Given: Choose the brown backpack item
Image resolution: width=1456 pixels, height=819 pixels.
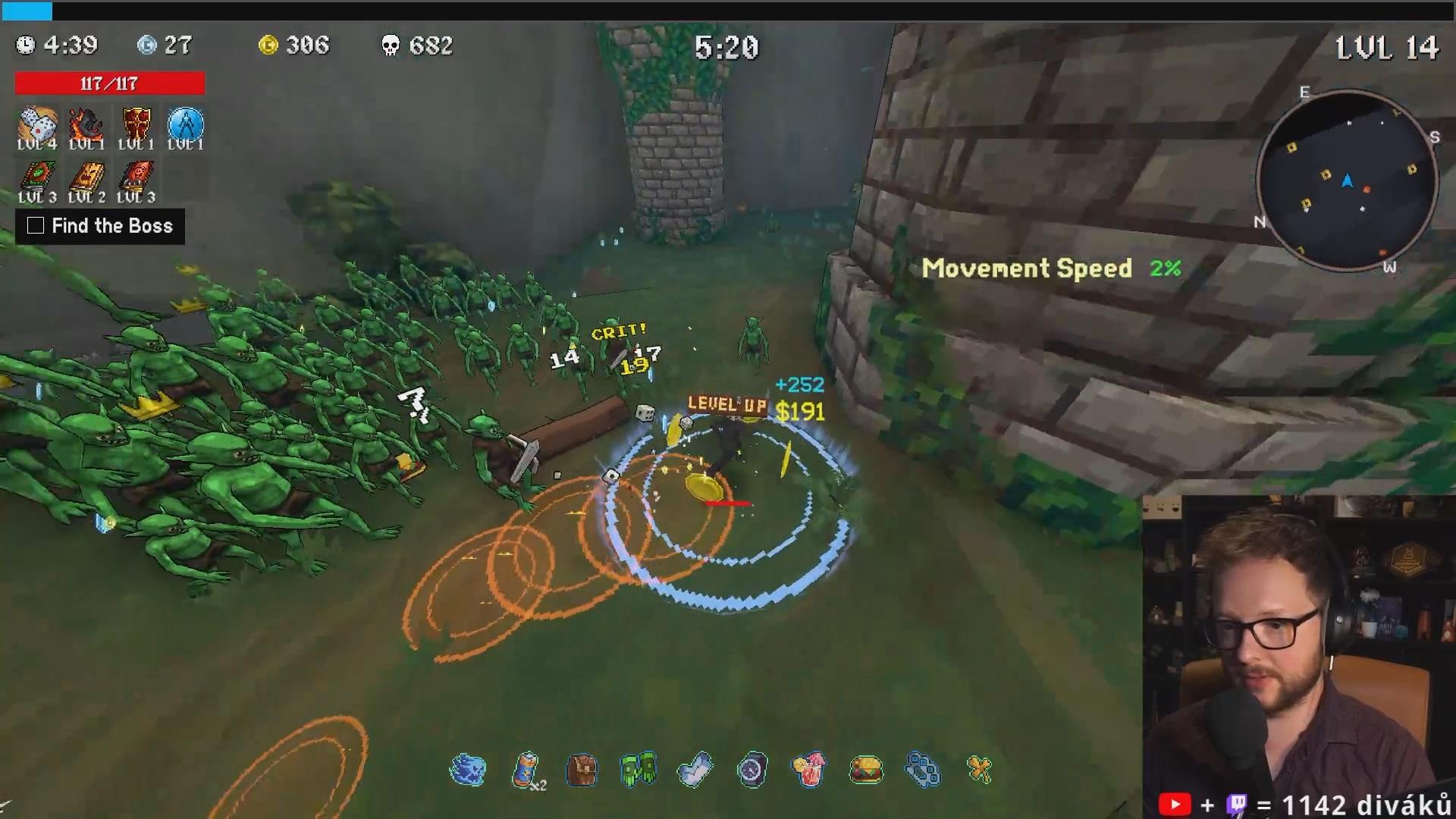Looking at the screenshot, I should 582,770.
